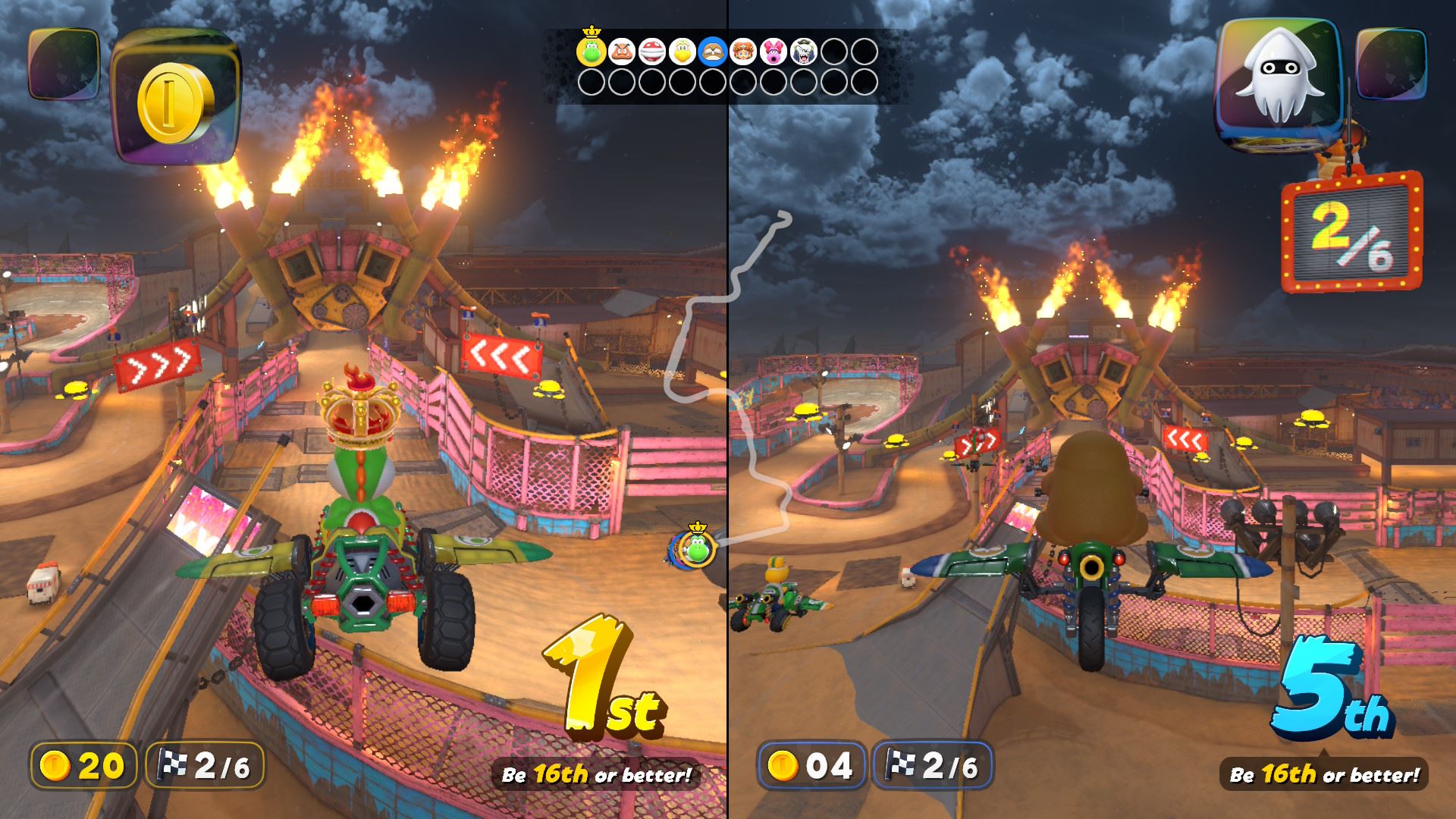Click Yoshi's crowned ranking portrait
This screenshot has height=819, width=1456.
click(x=591, y=52)
